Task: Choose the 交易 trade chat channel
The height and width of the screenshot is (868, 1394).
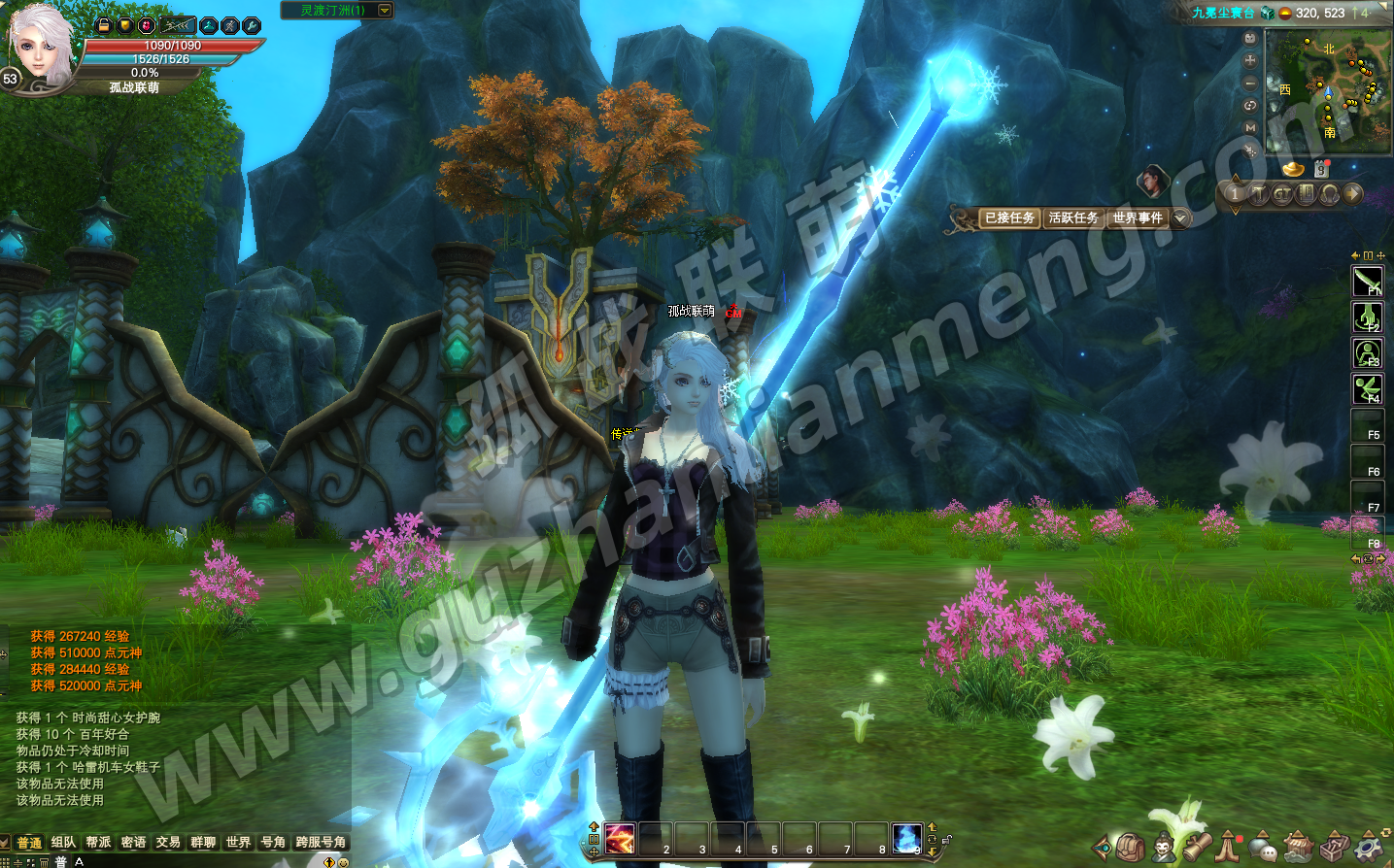Action: (x=168, y=843)
